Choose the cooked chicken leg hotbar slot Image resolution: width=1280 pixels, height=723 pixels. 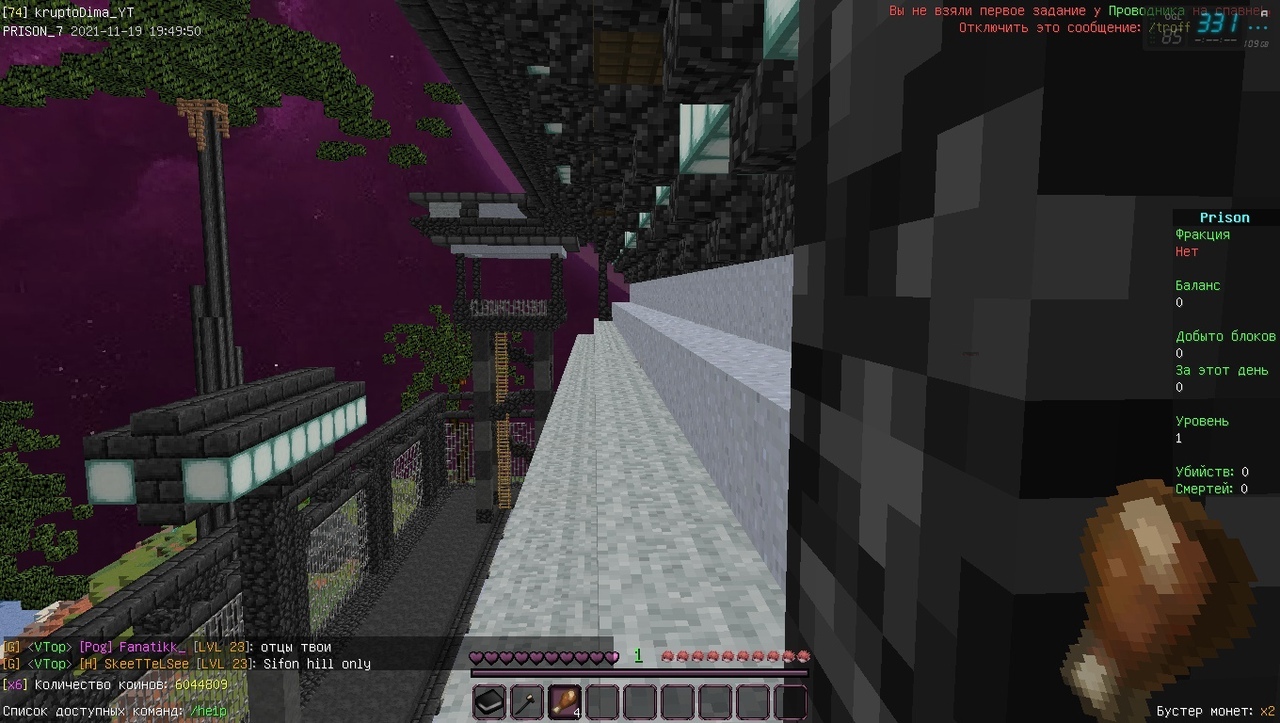pos(564,702)
